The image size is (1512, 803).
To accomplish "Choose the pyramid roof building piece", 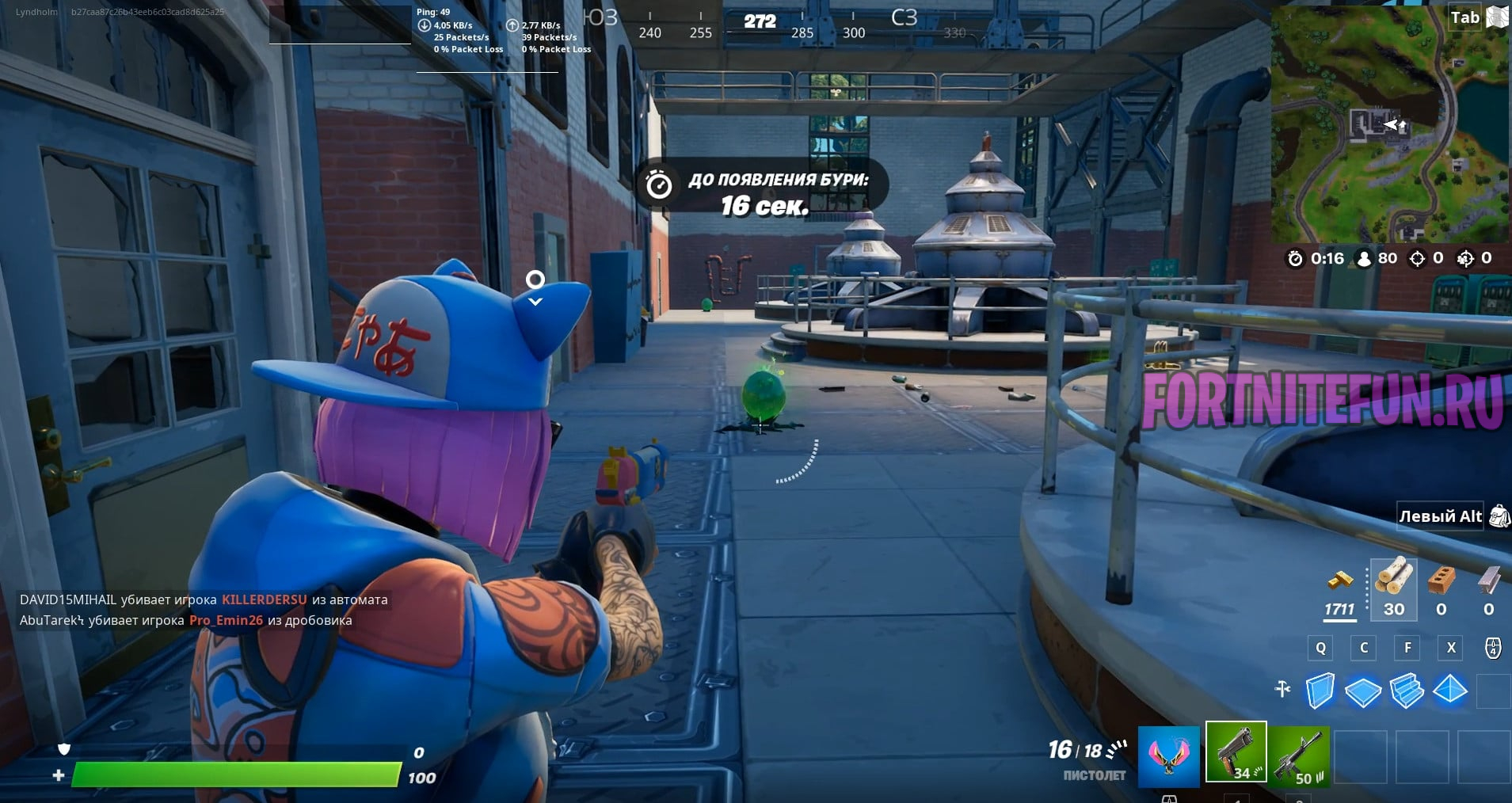I will [x=1450, y=690].
